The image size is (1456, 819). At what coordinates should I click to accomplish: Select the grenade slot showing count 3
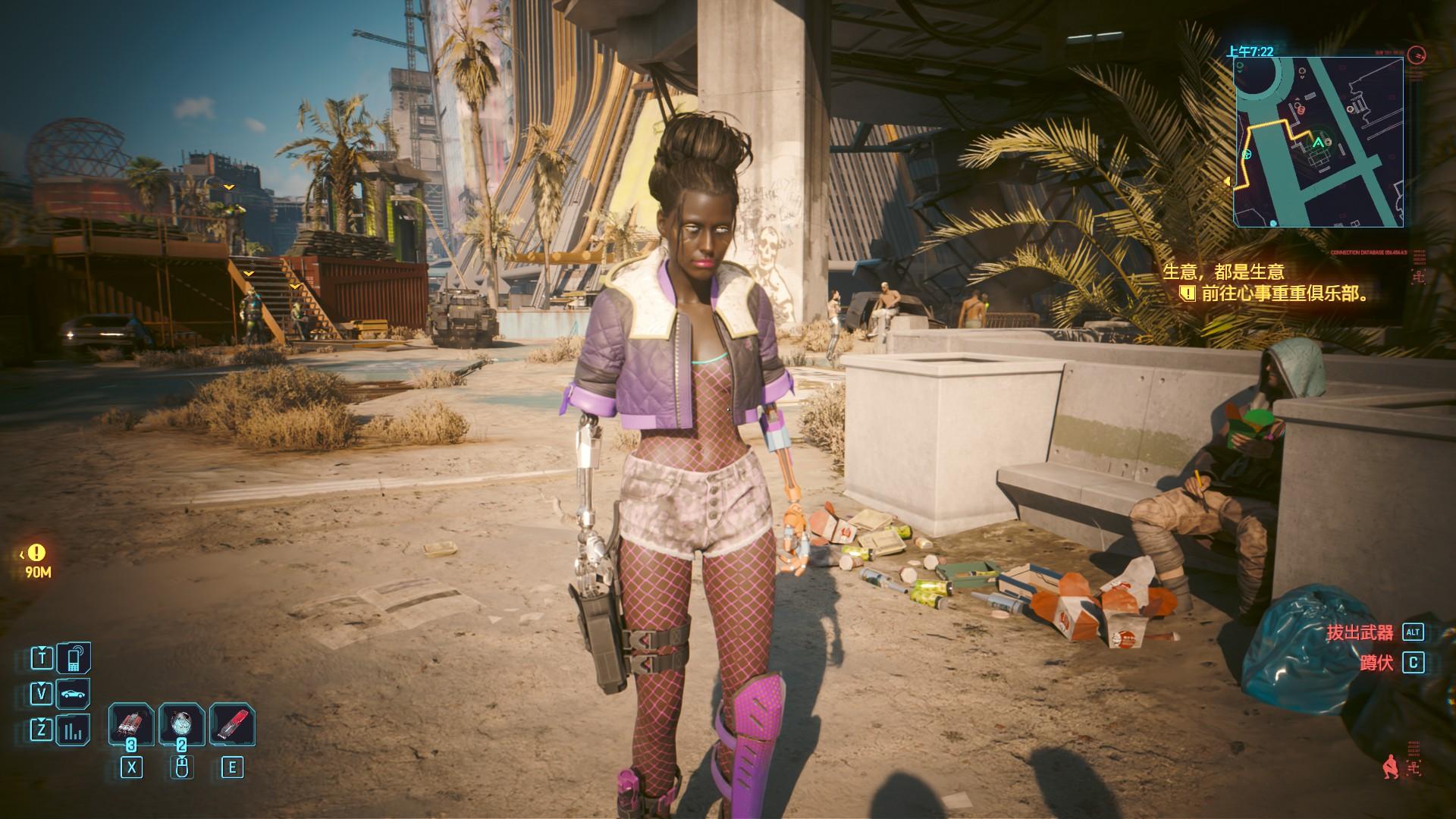pyautogui.click(x=131, y=726)
